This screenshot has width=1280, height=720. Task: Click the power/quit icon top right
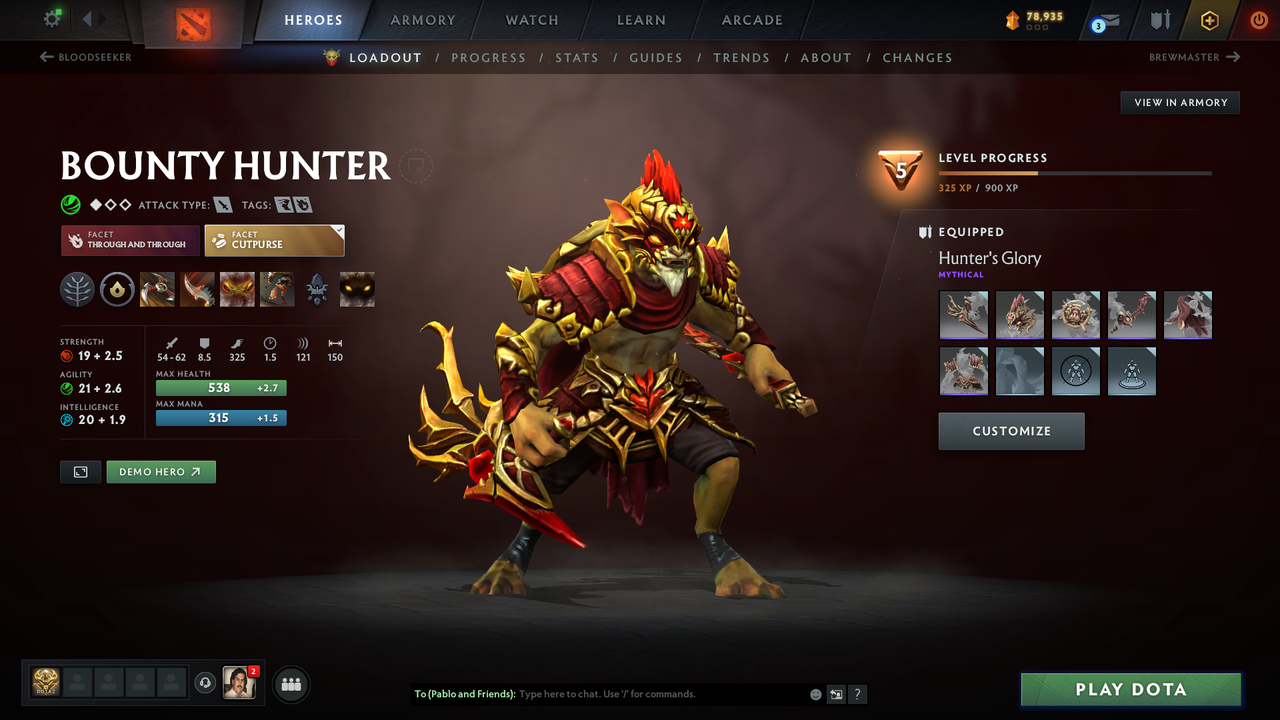[x=1258, y=19]
